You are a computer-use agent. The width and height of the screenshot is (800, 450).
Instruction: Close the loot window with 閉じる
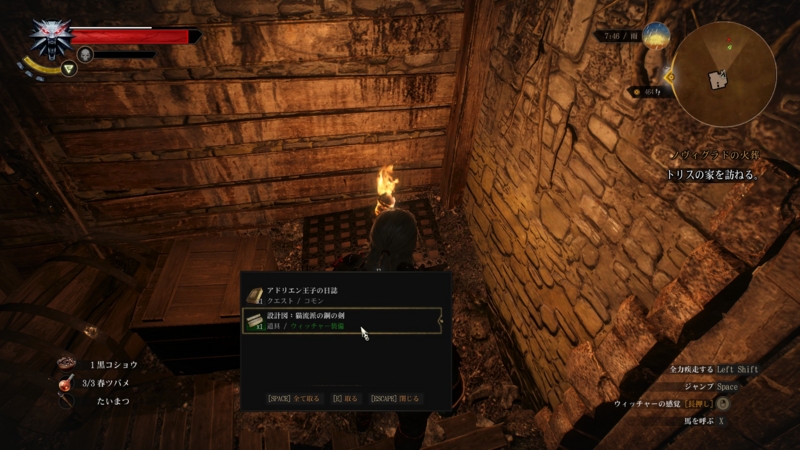click(x=395, y=398)
